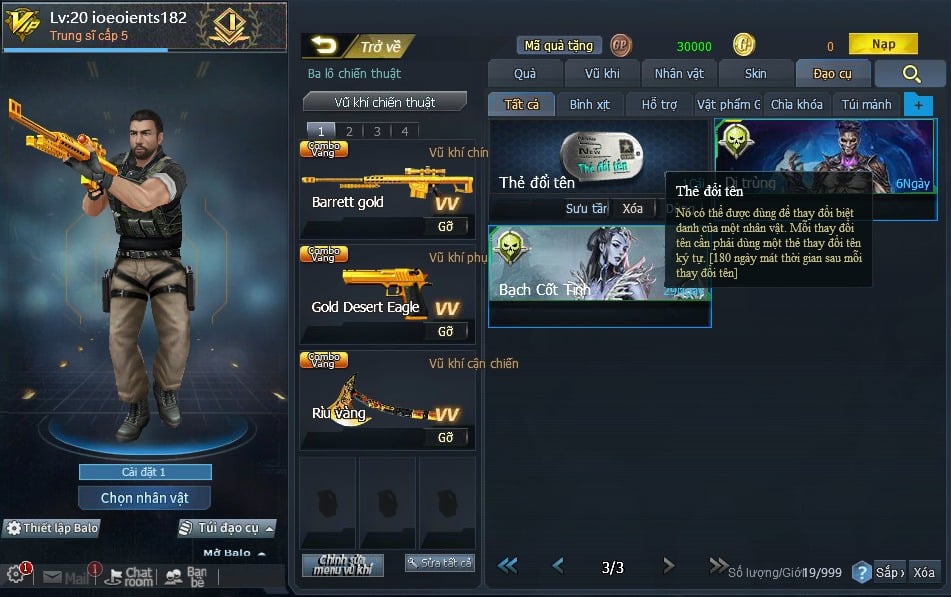Image resolution: width=951 pixels, height=597 pixels.
Task: Switch to the Quà tab
Action: click(524, 74)
